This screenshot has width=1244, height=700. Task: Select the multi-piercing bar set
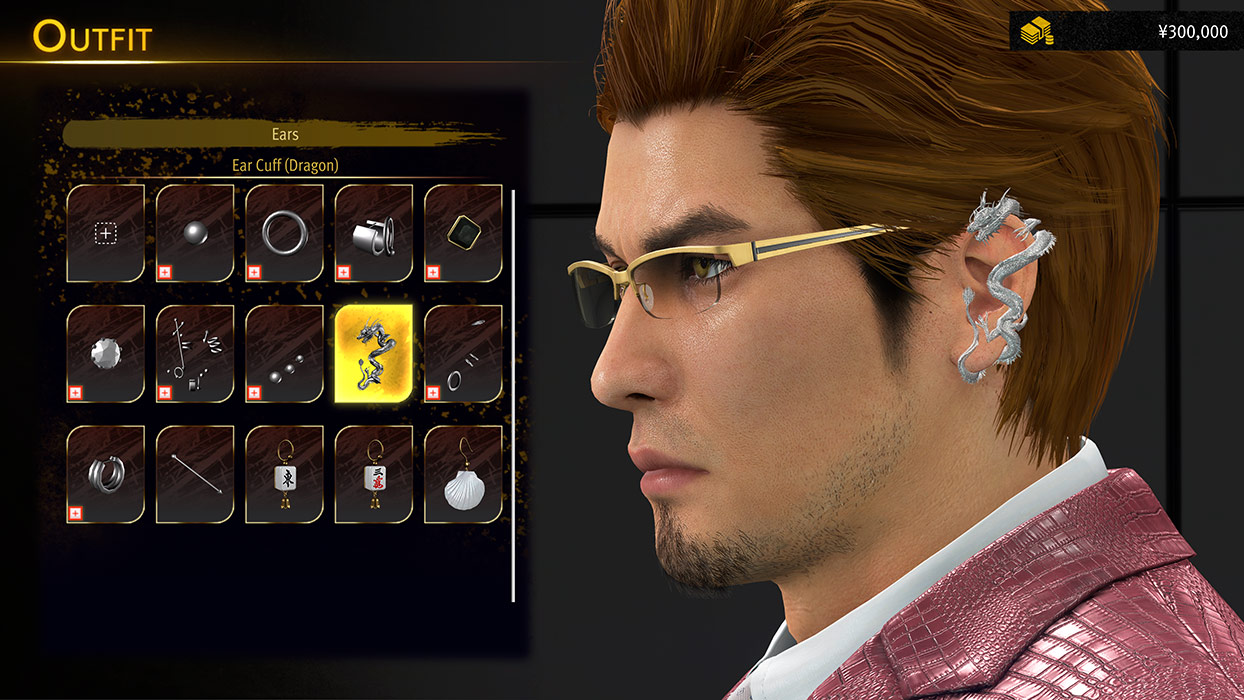point(195,354)
